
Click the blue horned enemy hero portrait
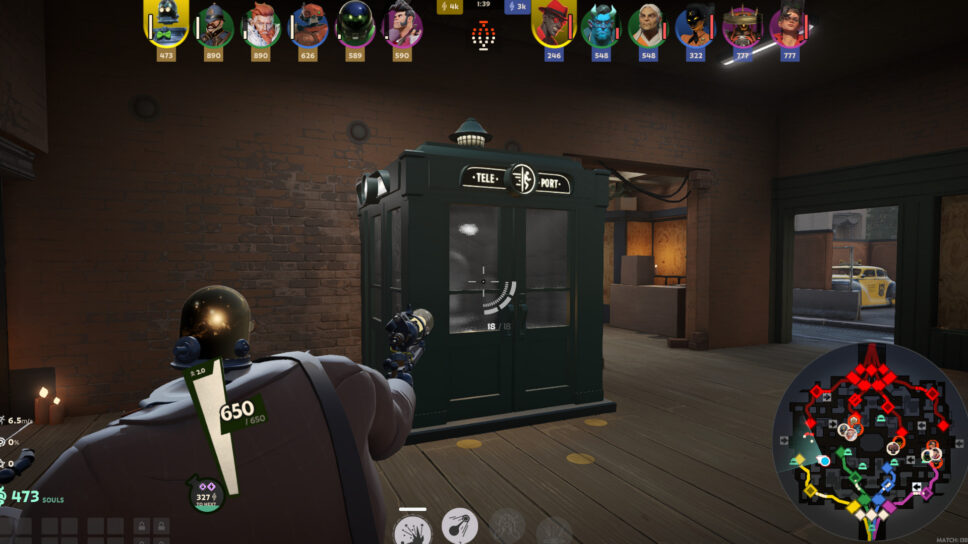pyautogui.click(x=601, y=26)
